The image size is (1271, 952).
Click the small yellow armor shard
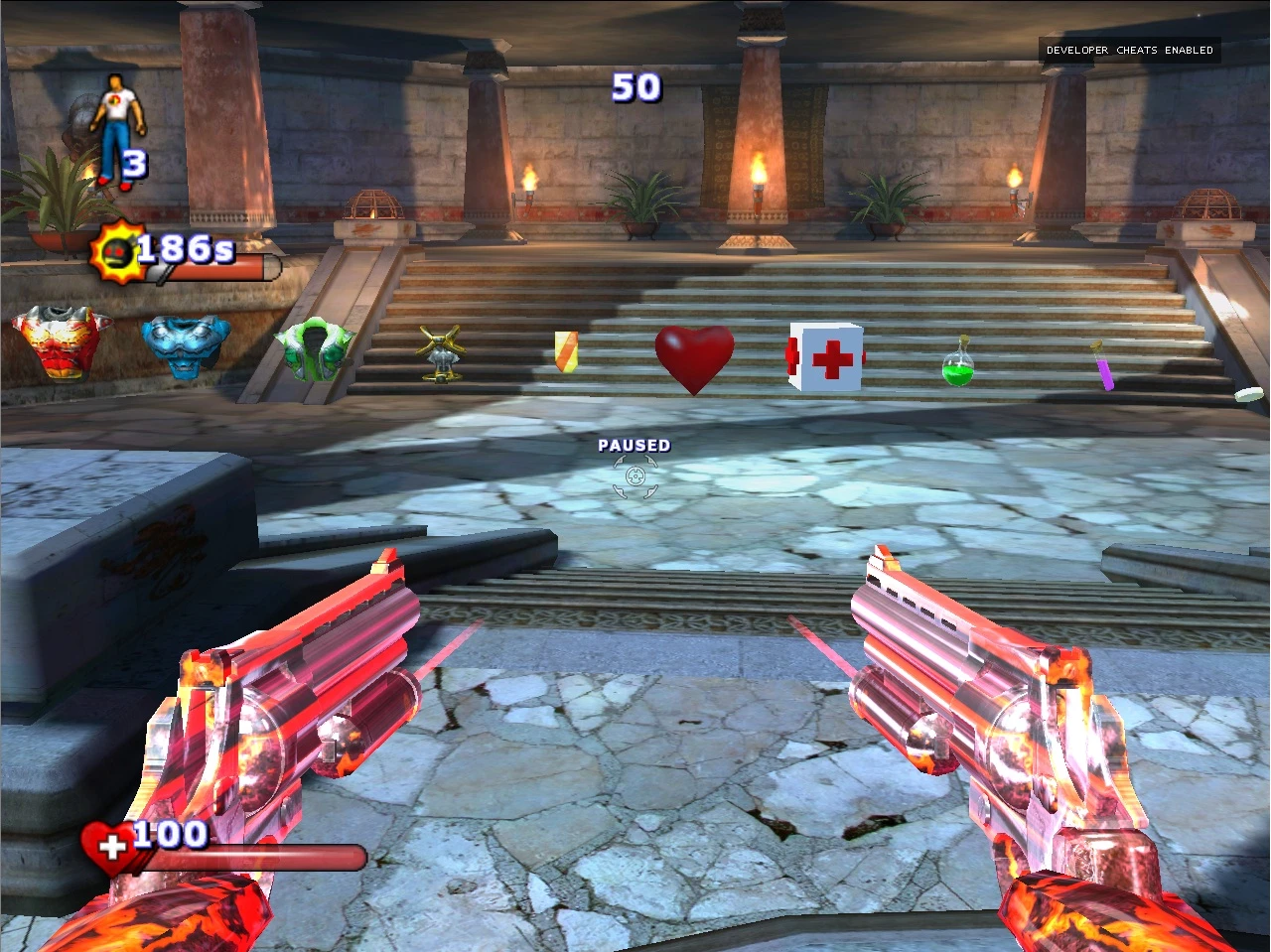coord(565,353)
